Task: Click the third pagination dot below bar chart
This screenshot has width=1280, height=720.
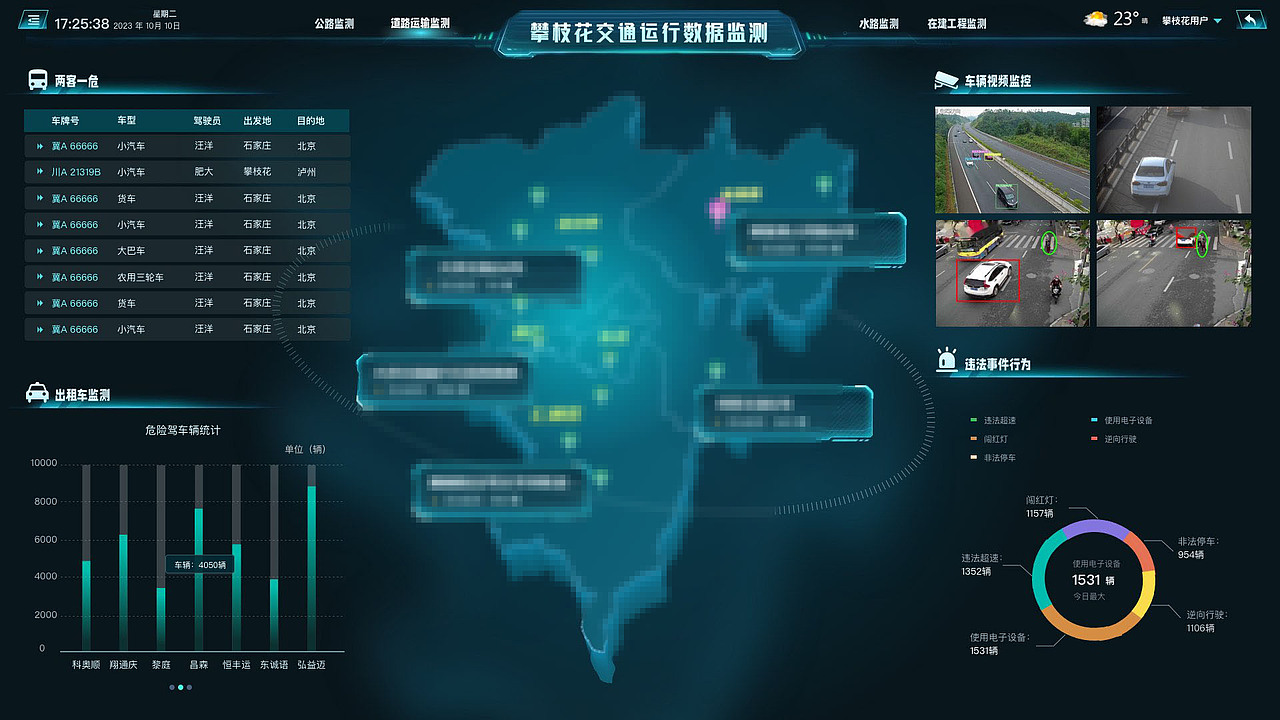Action: pos(190,687)
